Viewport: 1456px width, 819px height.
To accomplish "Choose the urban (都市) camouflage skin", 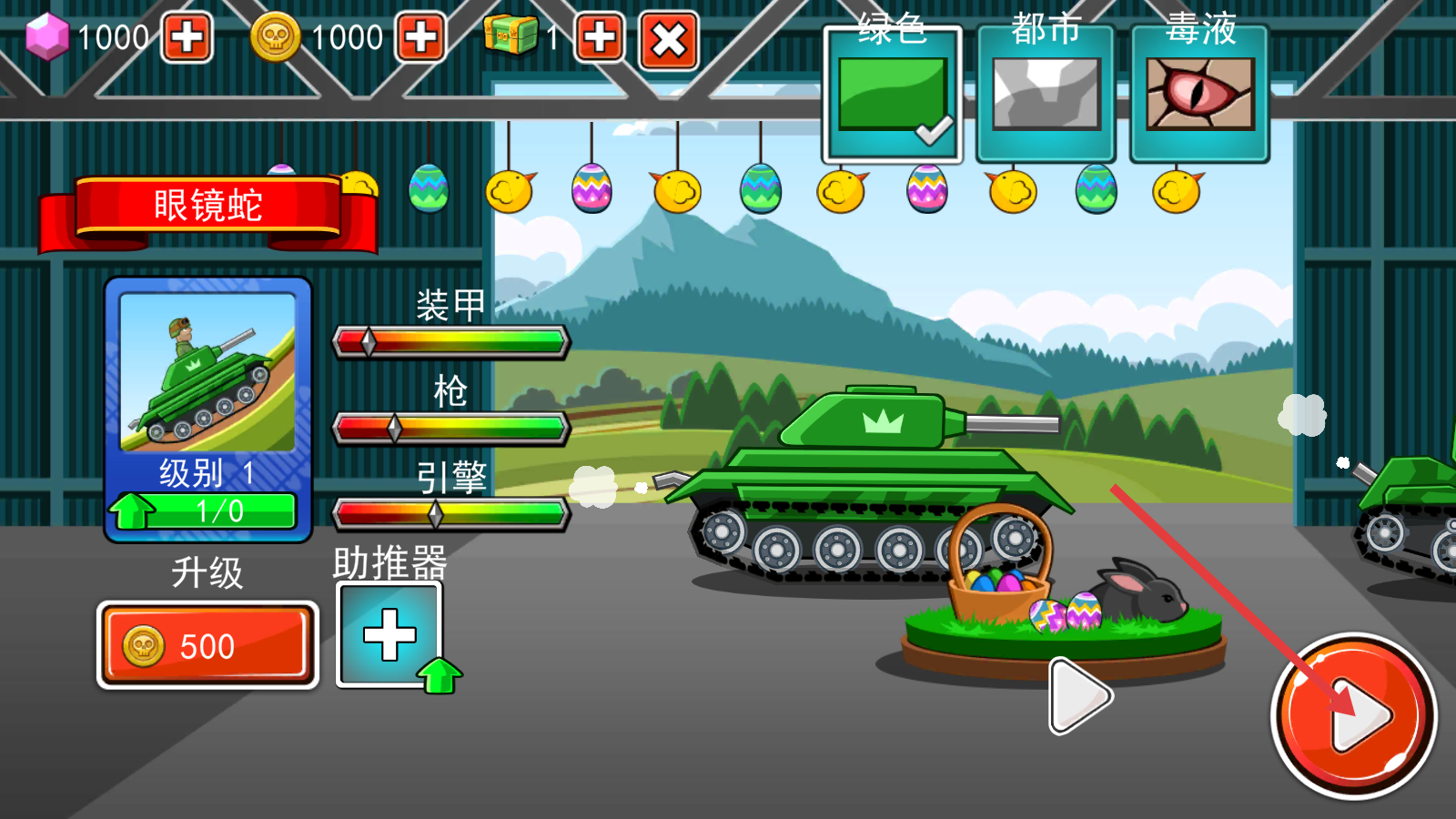I will [x=1046, y=96].
